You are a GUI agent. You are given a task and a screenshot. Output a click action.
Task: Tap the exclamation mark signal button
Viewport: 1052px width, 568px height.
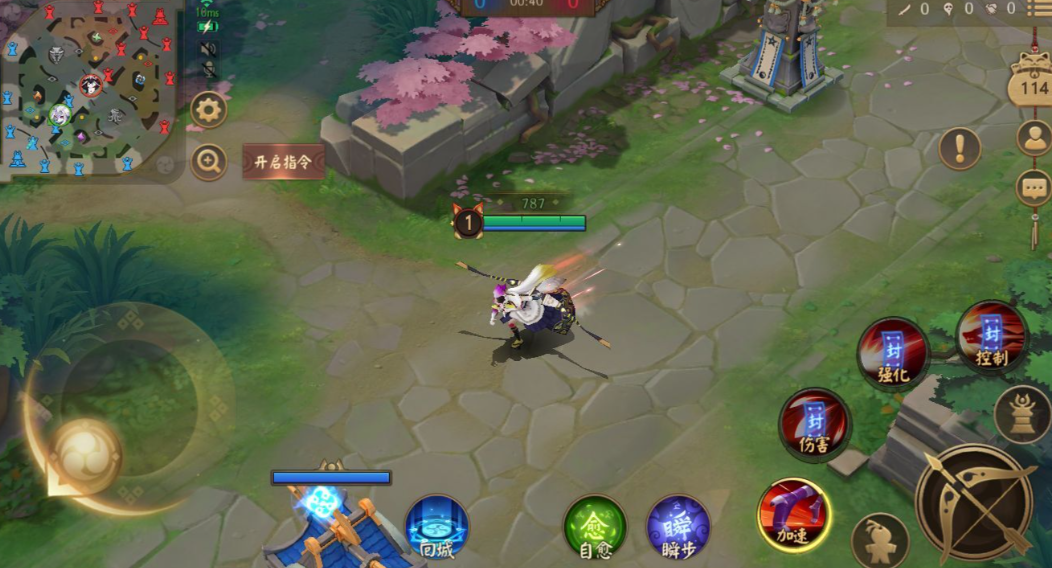point(960,149)
